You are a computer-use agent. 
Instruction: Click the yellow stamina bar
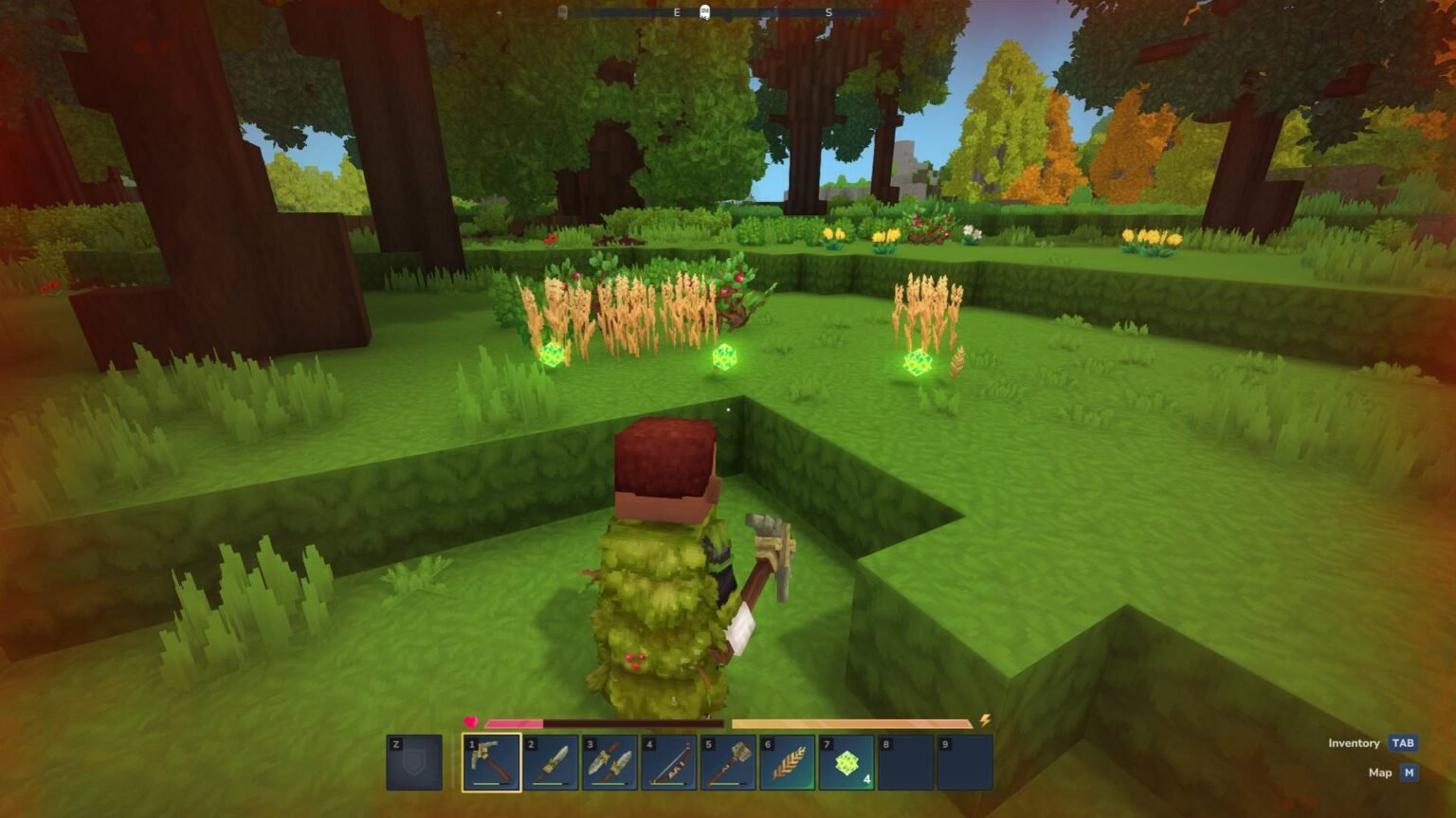(x=853, y=721)
